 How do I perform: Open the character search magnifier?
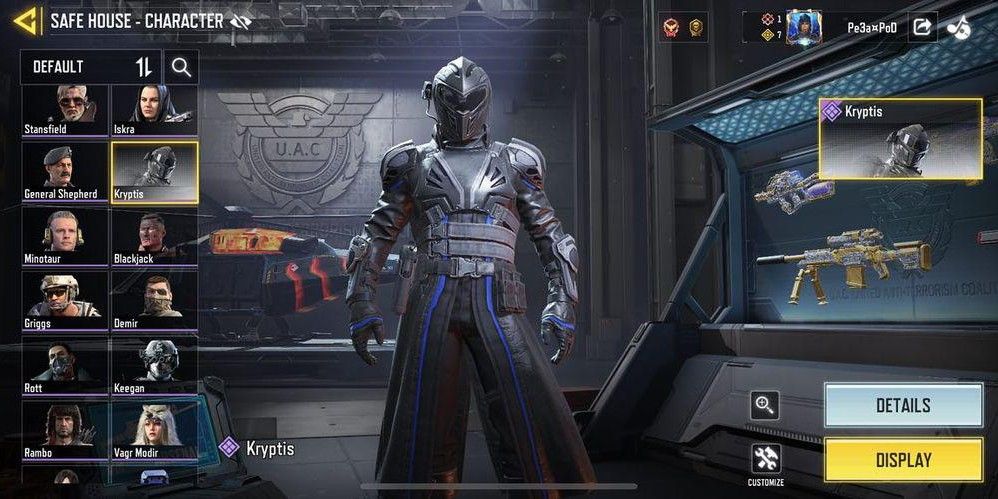(x=181, y=67)
